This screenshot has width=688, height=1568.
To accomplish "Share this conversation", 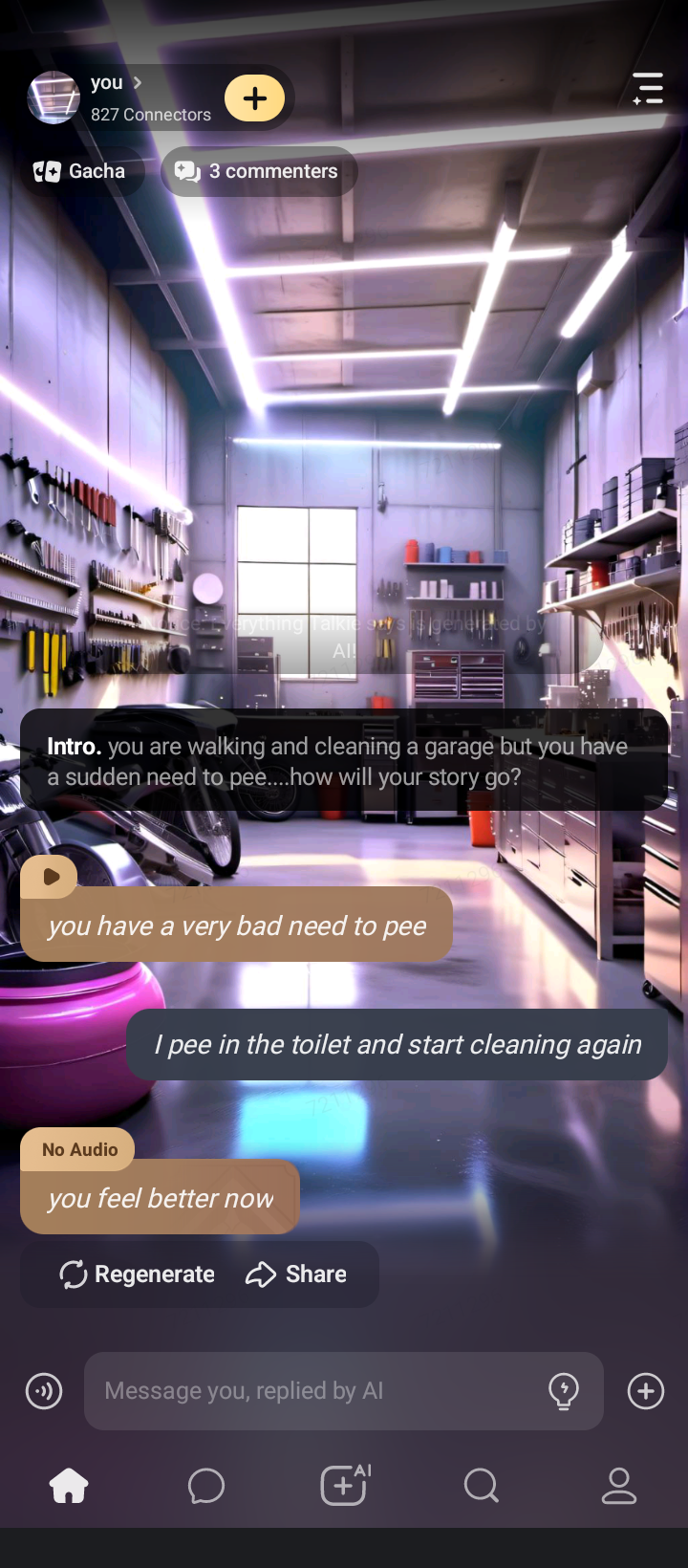I will tap(296, 1274).
